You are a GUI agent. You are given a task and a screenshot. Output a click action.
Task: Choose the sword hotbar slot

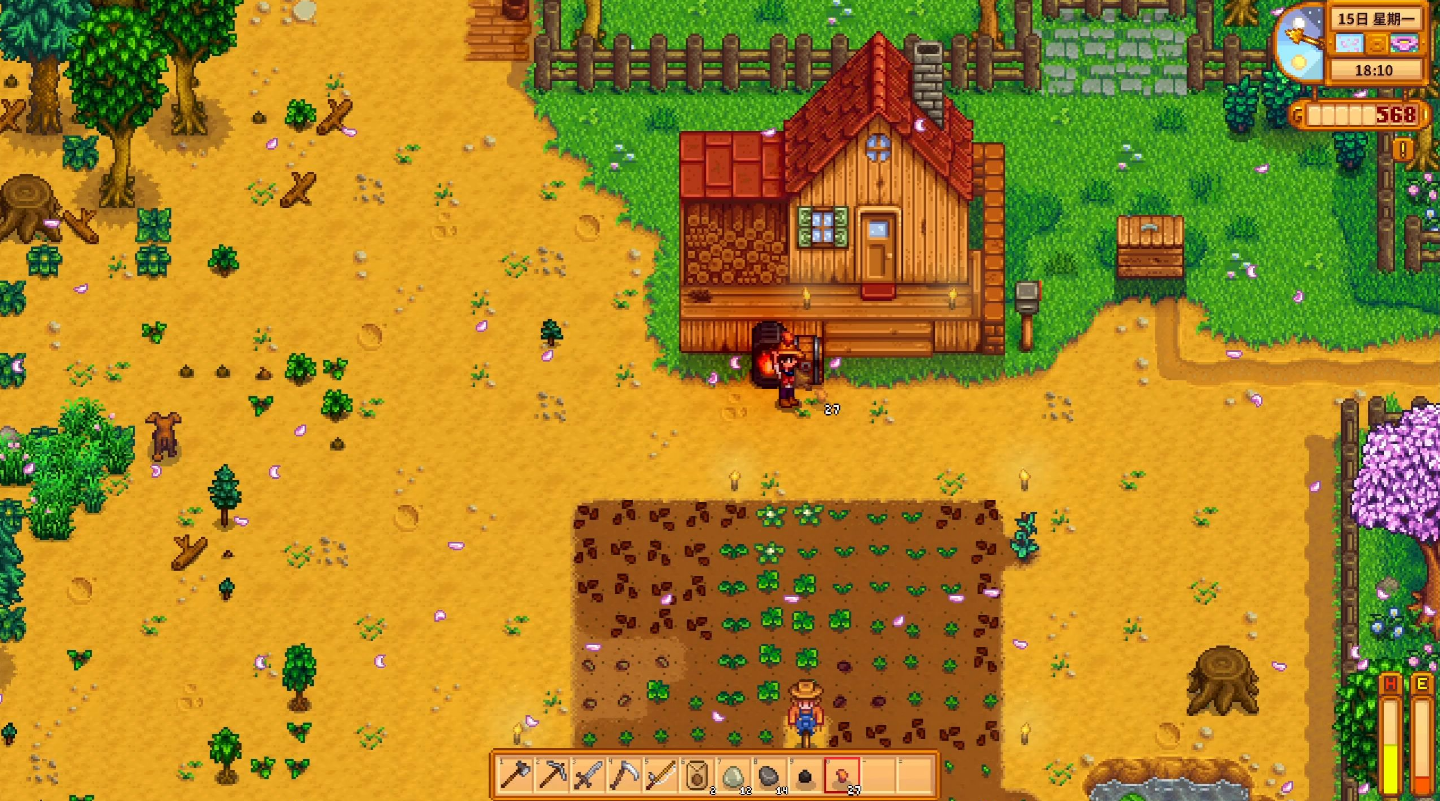pyautogui.click(x=588, y=775)
